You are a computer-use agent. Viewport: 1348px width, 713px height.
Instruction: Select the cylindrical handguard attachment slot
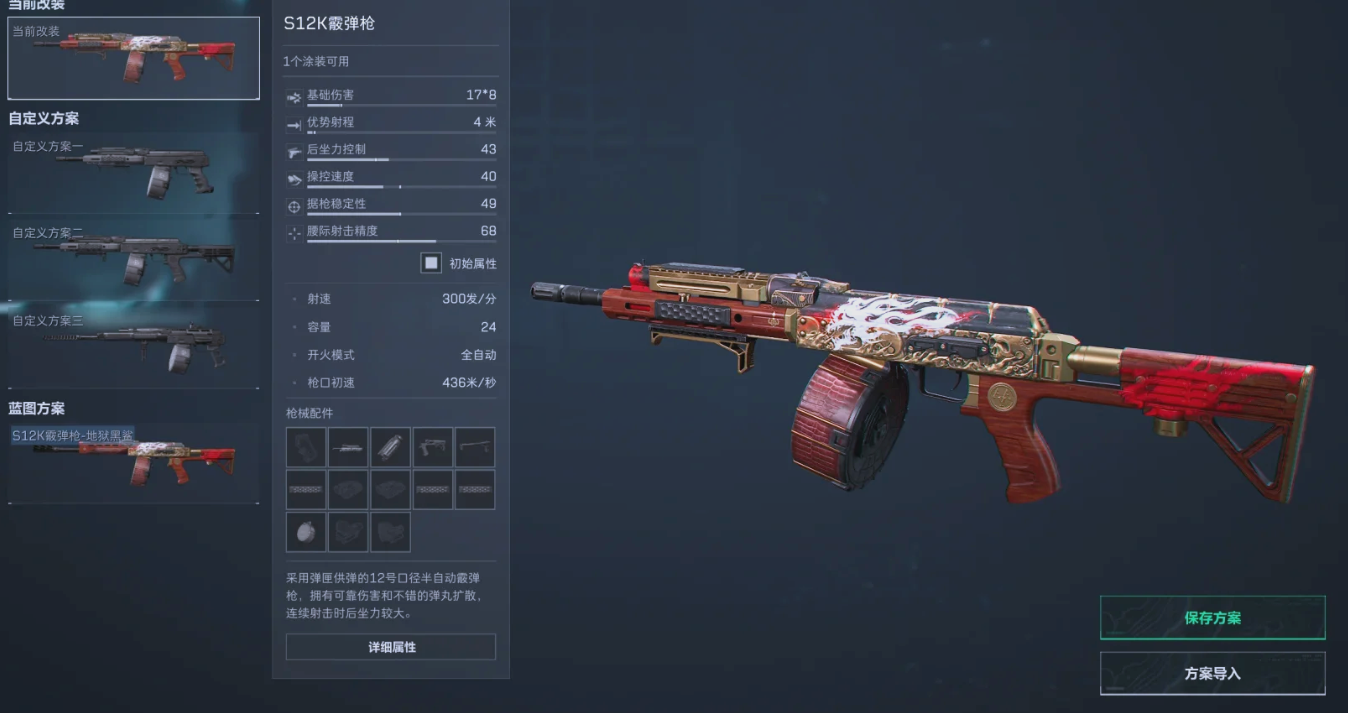pyautogui.click(x=390, y=448)
